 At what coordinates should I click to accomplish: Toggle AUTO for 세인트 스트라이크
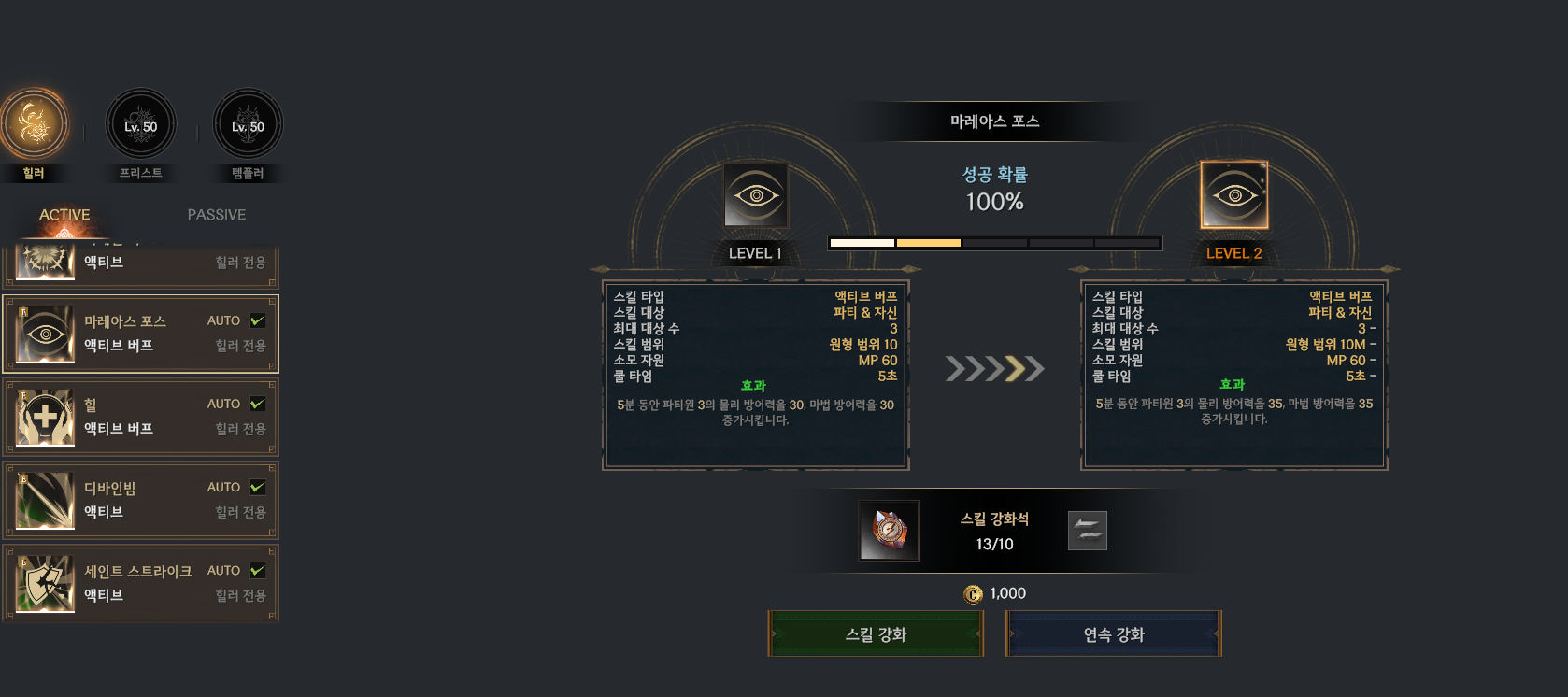(258, 570)
